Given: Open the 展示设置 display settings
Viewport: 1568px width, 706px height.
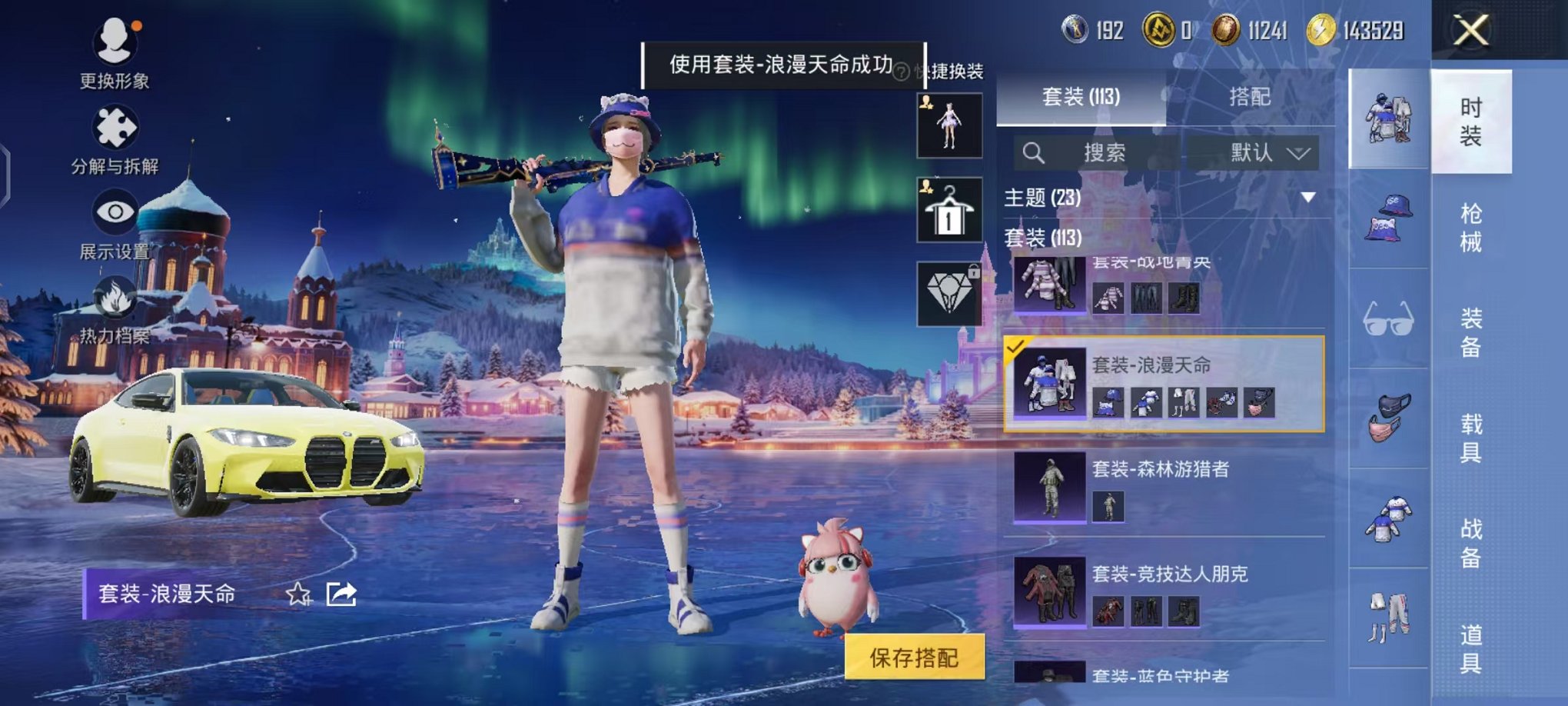Looking at the screenshot, I should [114, 210].
